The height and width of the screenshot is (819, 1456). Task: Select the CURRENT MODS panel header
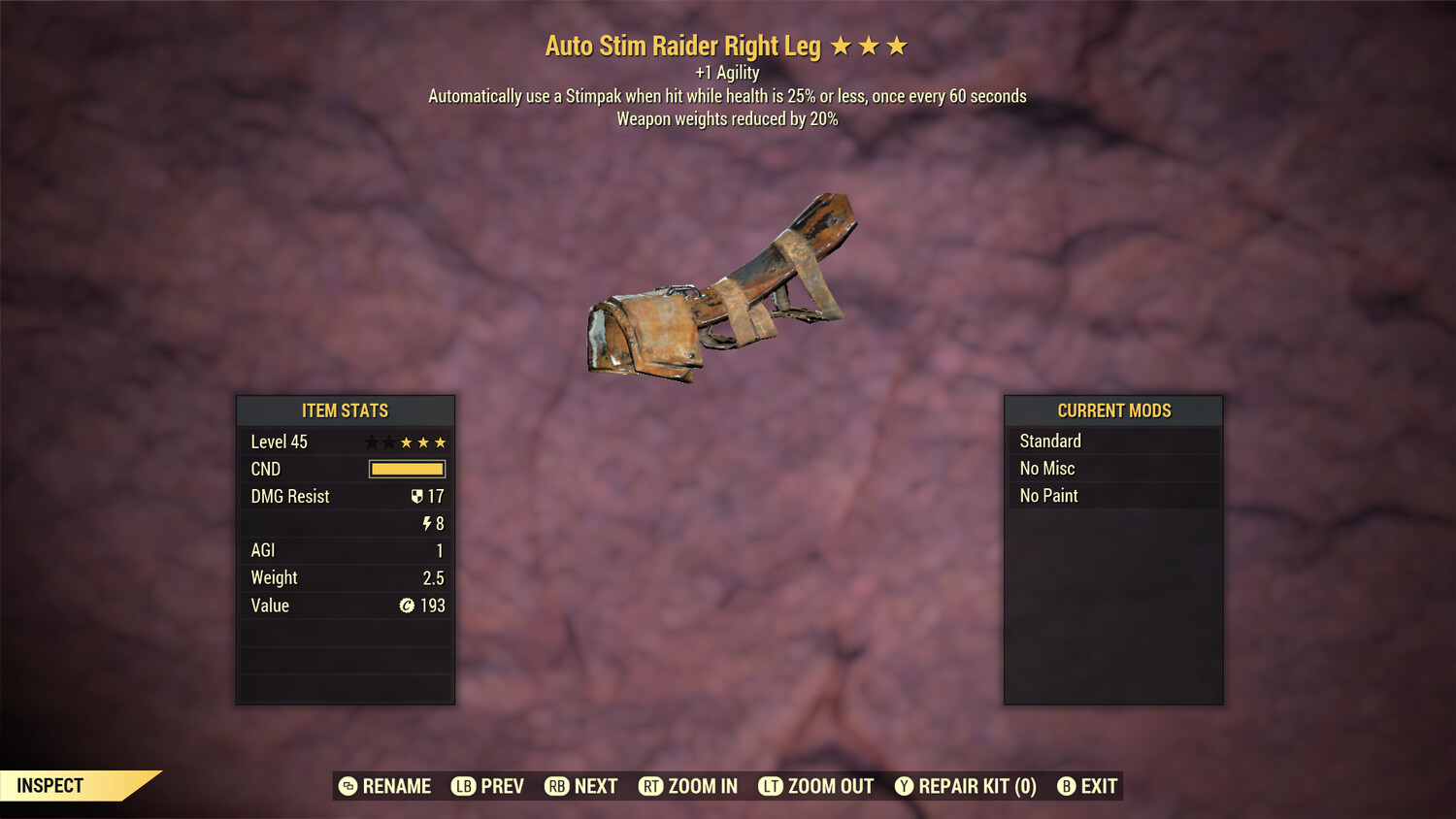(x=1113, y=410)
